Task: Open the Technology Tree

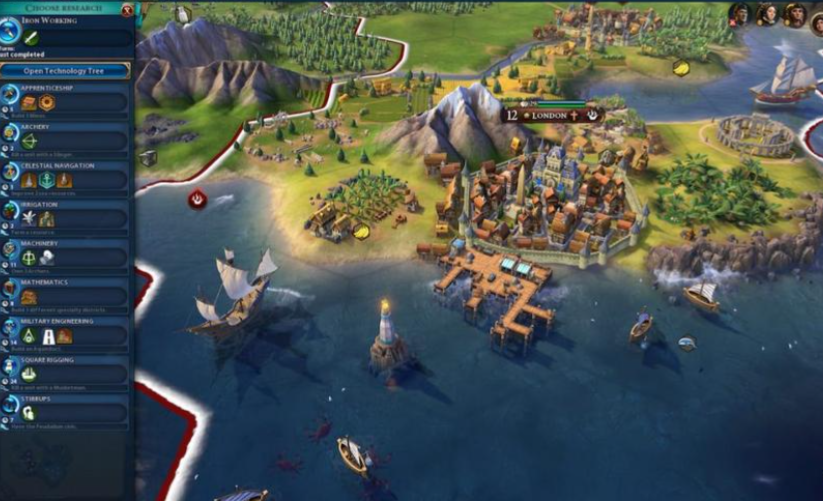Action: pyautogui.click(x=66, y=70)
